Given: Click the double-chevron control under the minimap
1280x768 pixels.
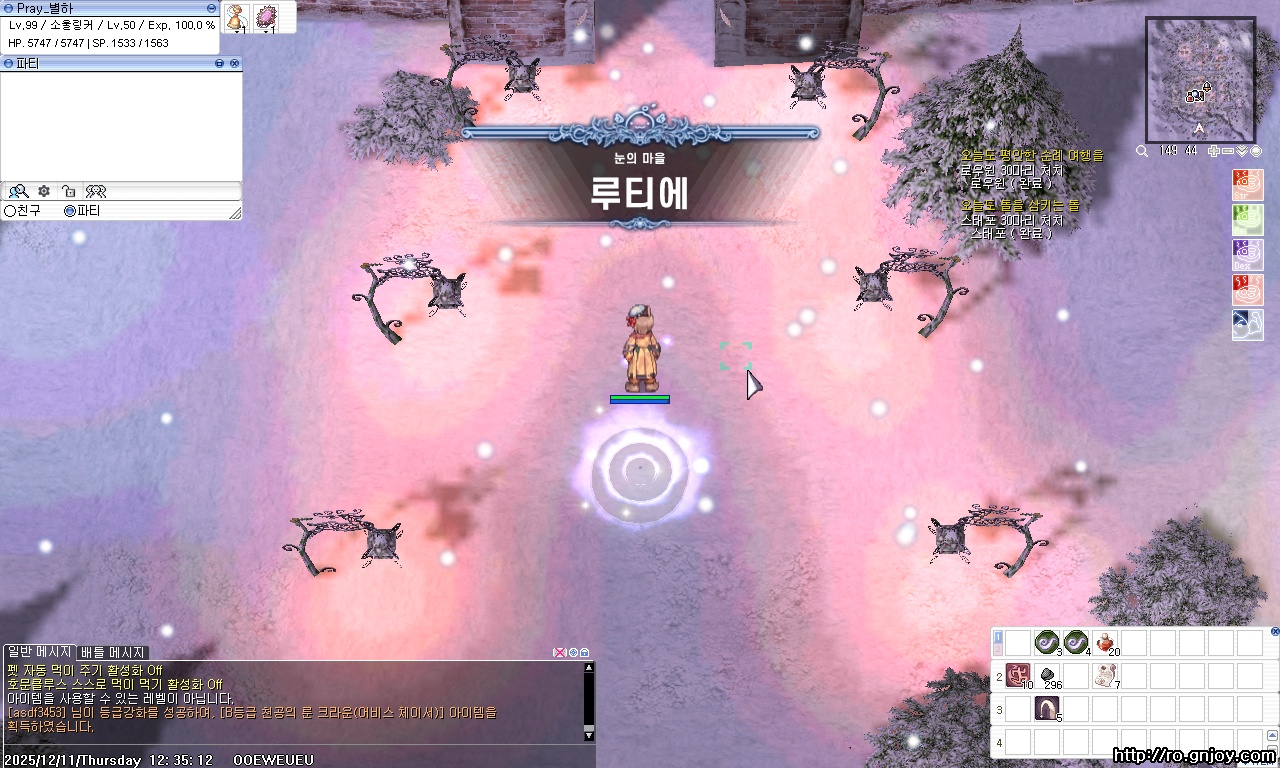Looking at the screenshot, I should (x=1242, y=151).
